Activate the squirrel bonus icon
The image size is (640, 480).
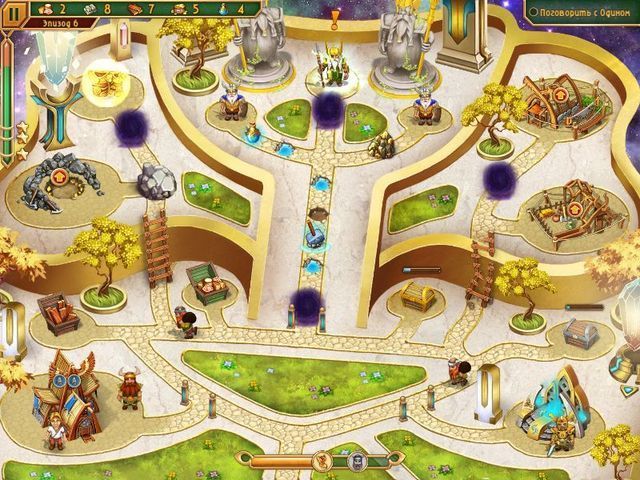coord(322,461)
